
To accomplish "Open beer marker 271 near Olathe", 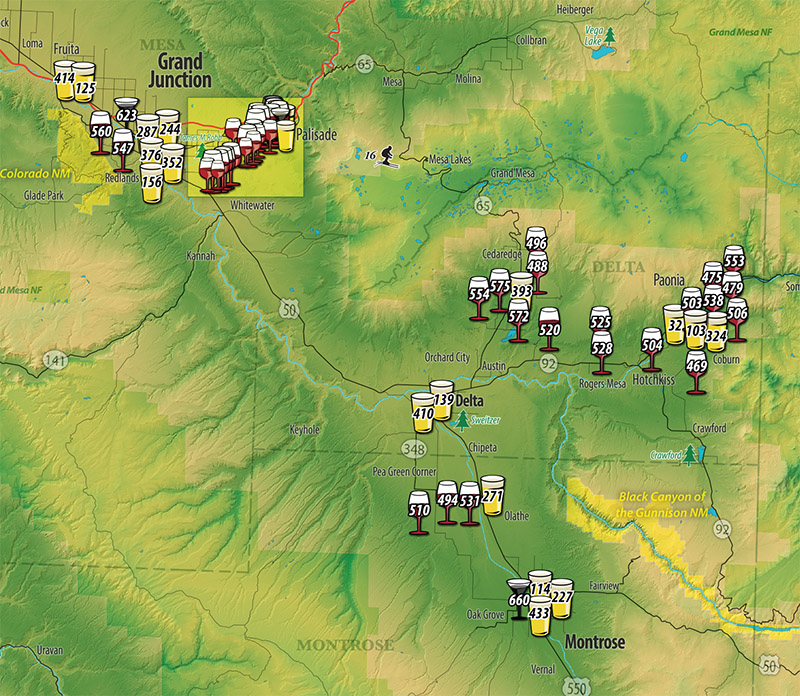I will [492, 493].
